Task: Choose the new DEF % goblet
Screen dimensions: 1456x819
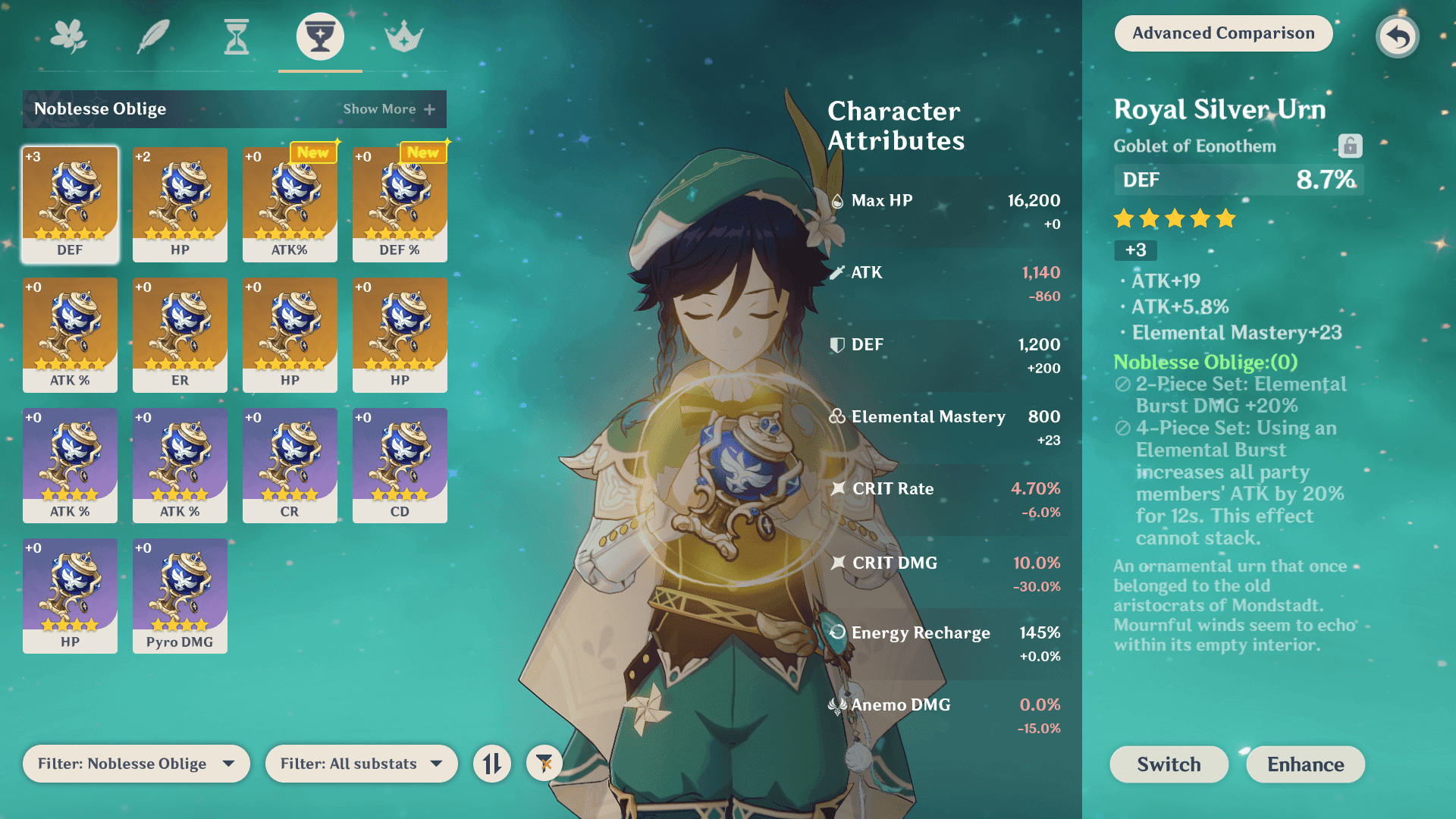Action: point(400,204)
